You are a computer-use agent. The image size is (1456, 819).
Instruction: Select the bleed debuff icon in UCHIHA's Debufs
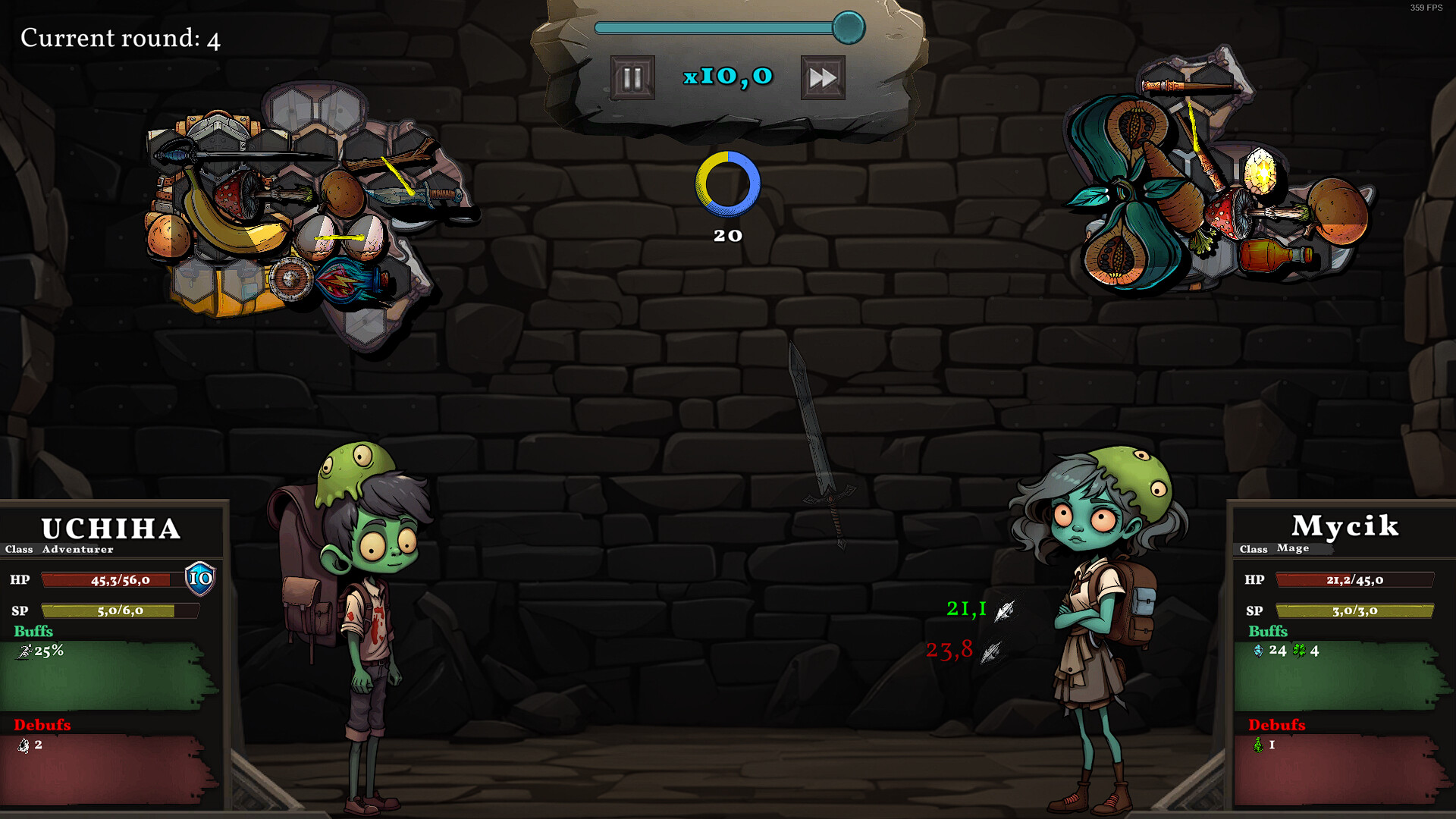[23, 745]
